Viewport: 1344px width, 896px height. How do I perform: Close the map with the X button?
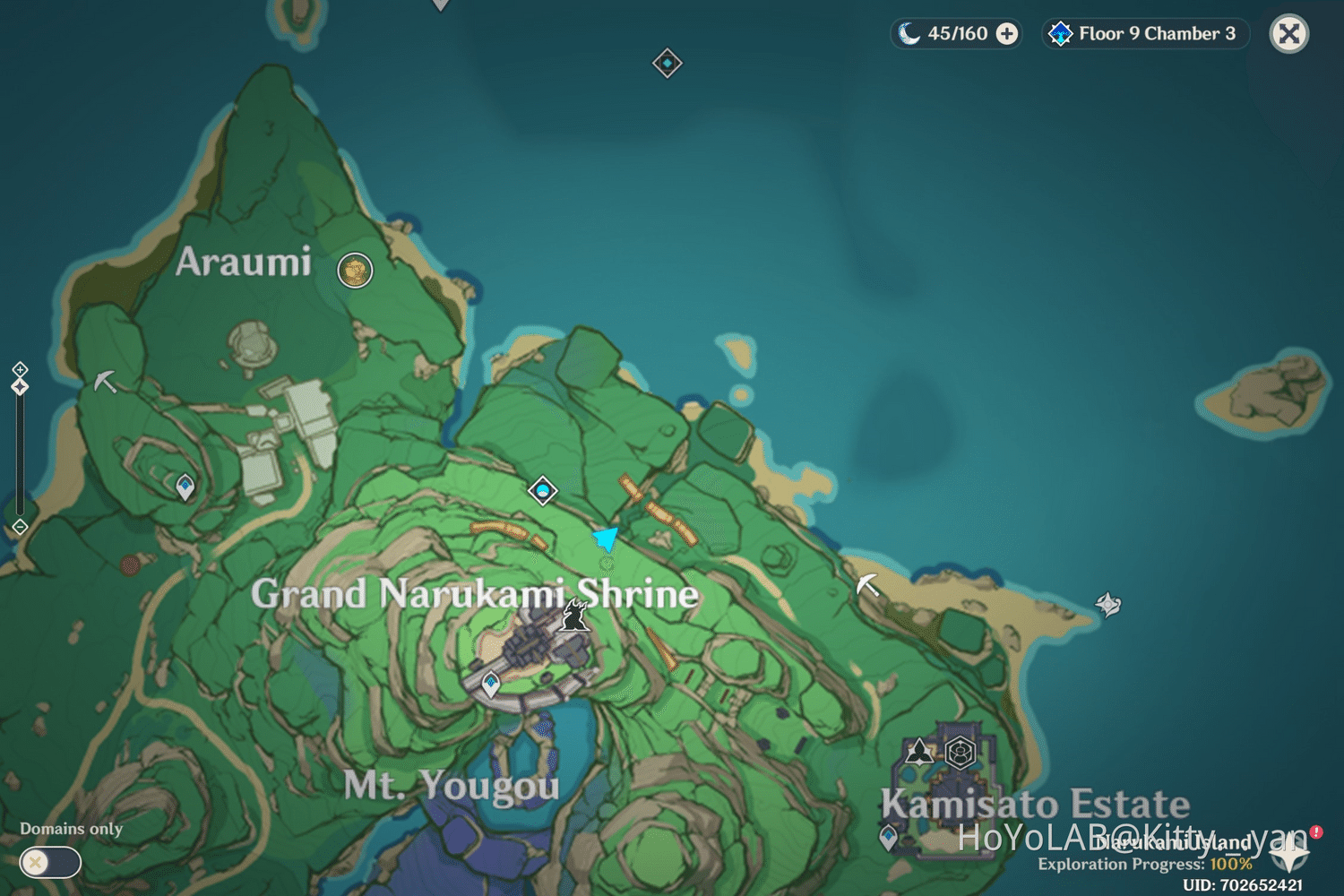point(1288,34)
